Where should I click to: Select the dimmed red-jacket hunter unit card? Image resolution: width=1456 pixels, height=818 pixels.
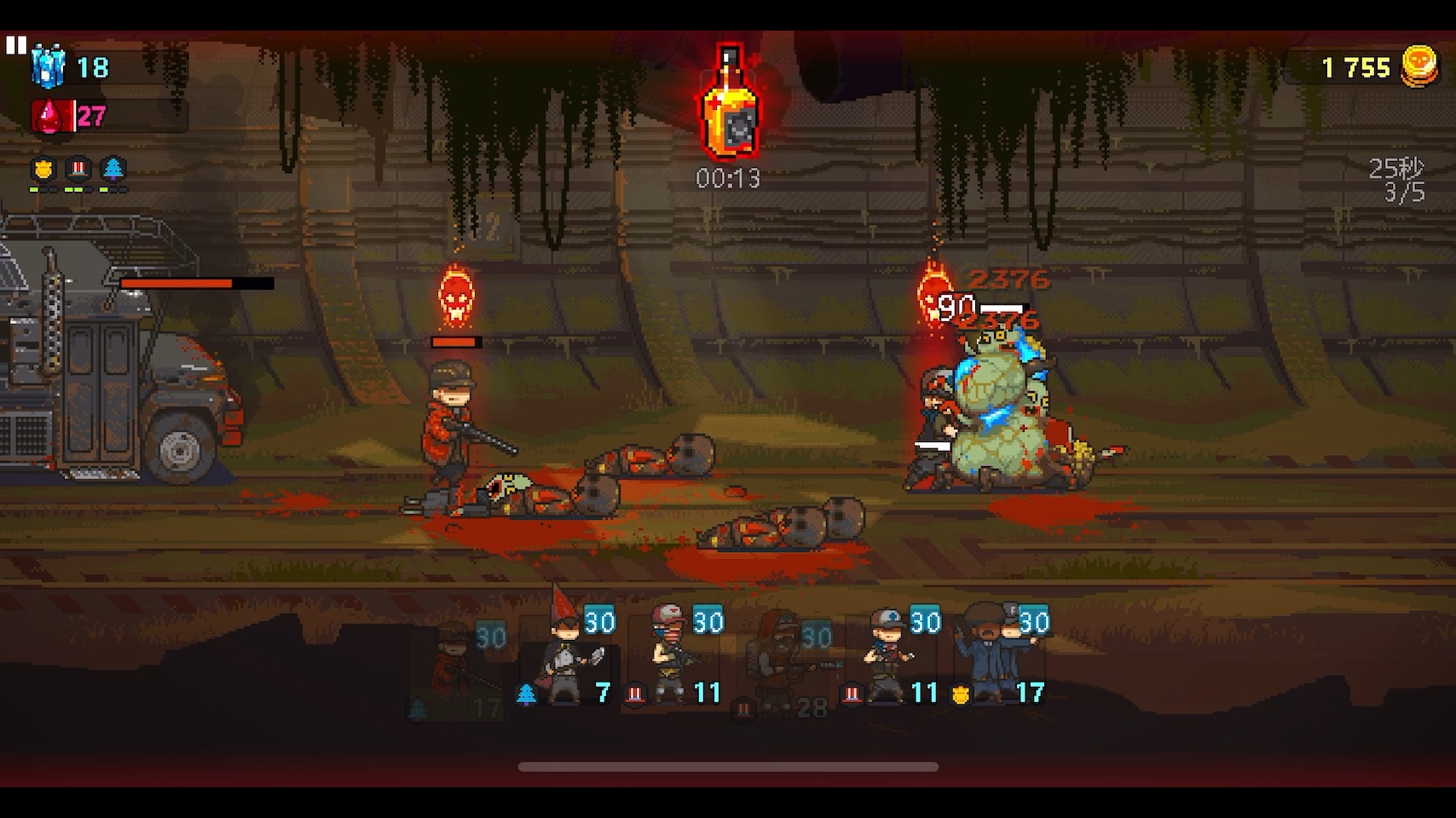[x=460, y=670]
